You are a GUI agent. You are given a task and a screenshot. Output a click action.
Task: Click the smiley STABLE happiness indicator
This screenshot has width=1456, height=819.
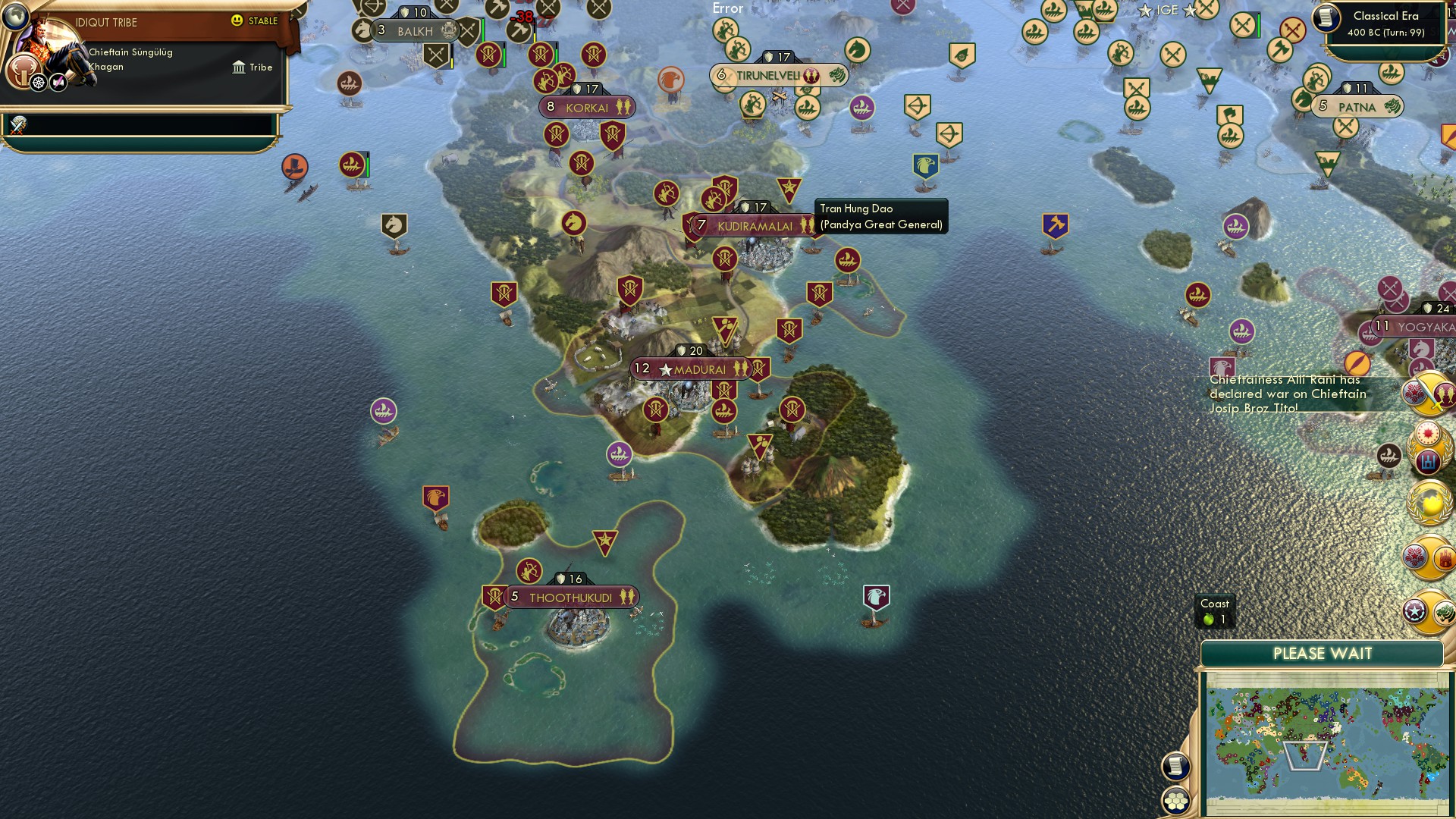pos(239,21)
